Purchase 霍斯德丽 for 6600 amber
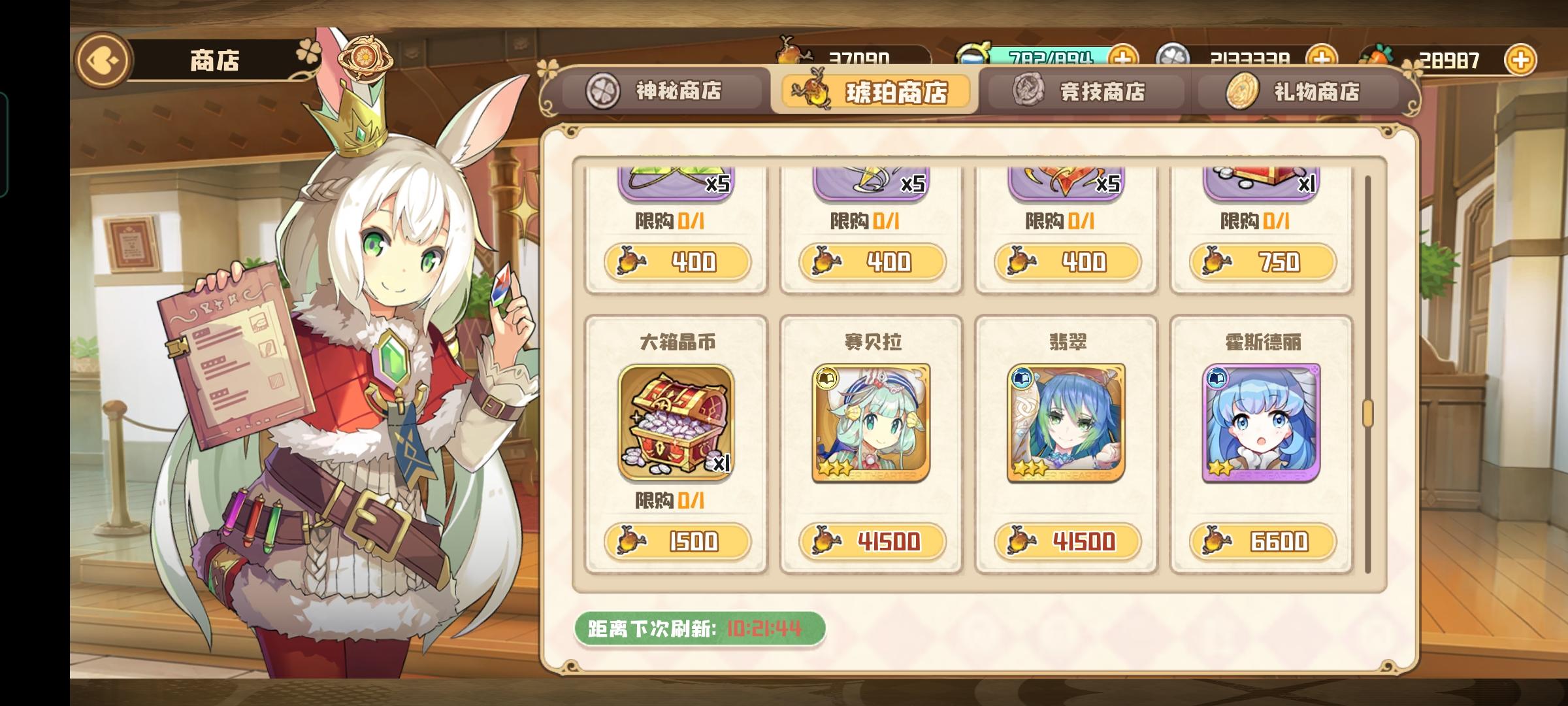The height and width of the screenshot is (706, 1568). (x=1261, y=541)
